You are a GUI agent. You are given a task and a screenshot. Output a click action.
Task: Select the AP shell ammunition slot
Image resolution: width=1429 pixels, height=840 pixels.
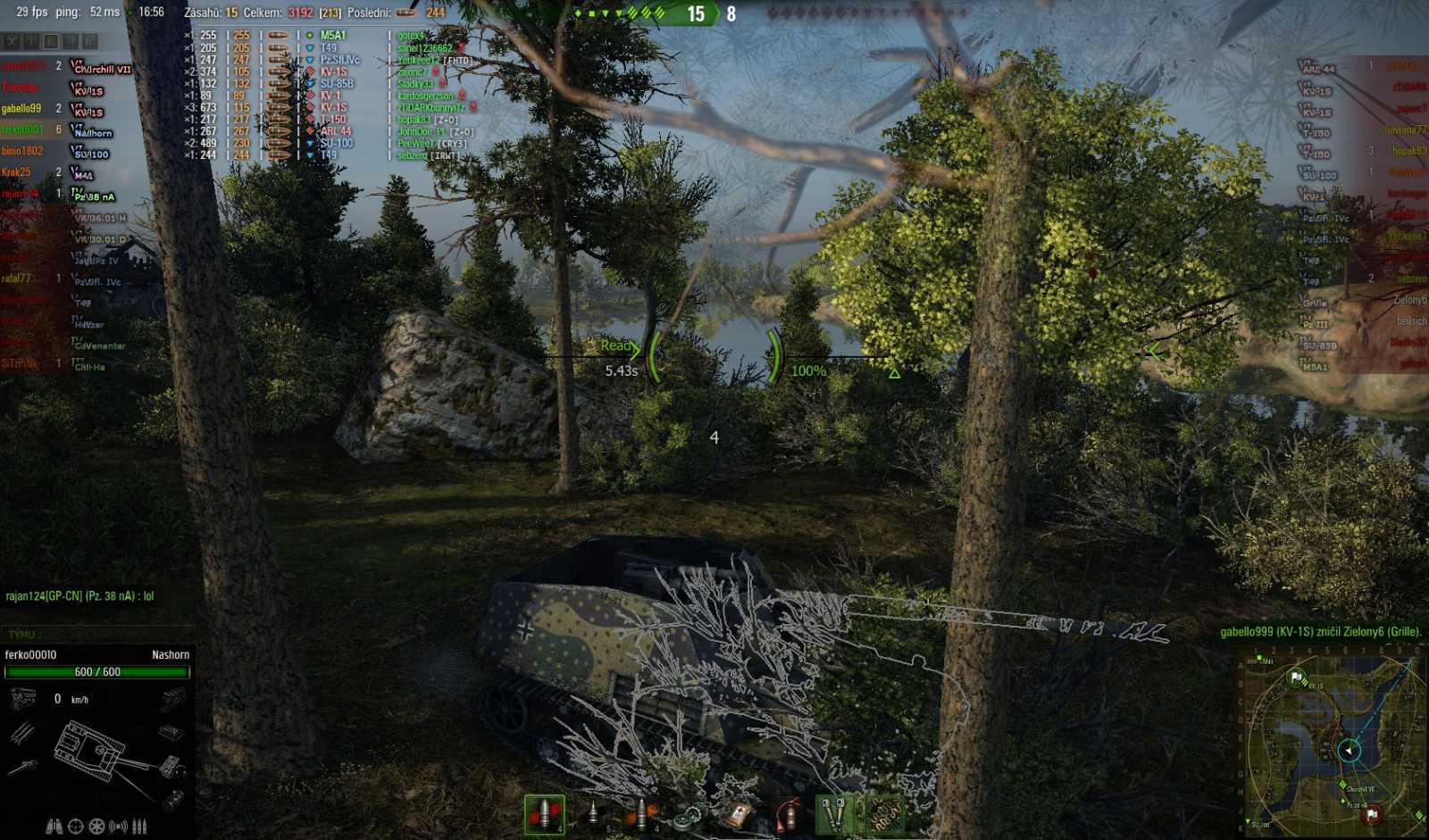[x=544, y=812]
